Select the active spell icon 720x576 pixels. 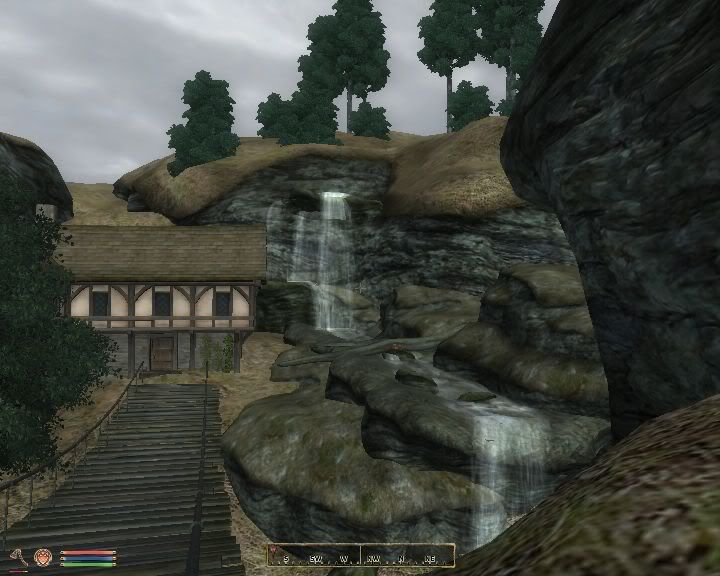tap(43, 556)
